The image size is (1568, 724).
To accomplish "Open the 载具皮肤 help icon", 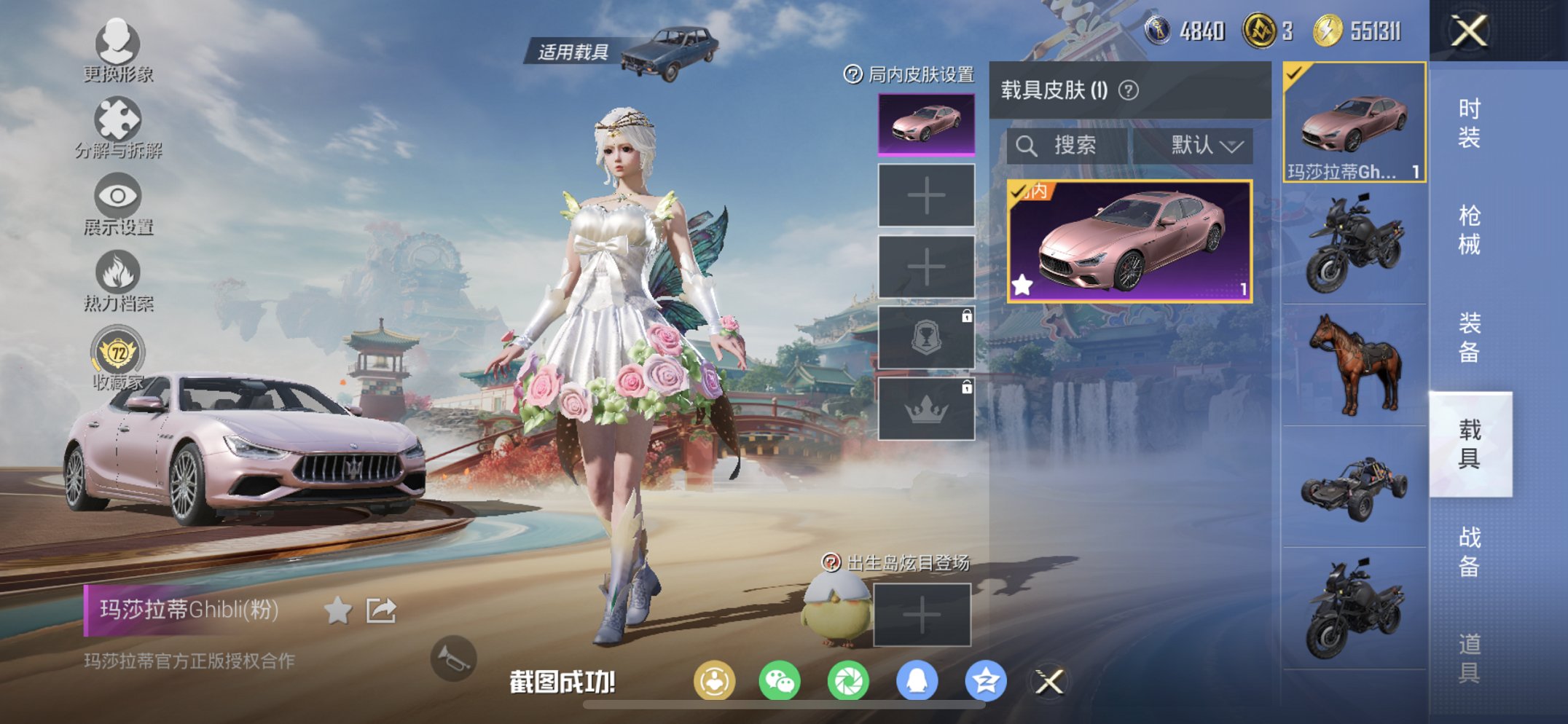I will (1128, 90).
